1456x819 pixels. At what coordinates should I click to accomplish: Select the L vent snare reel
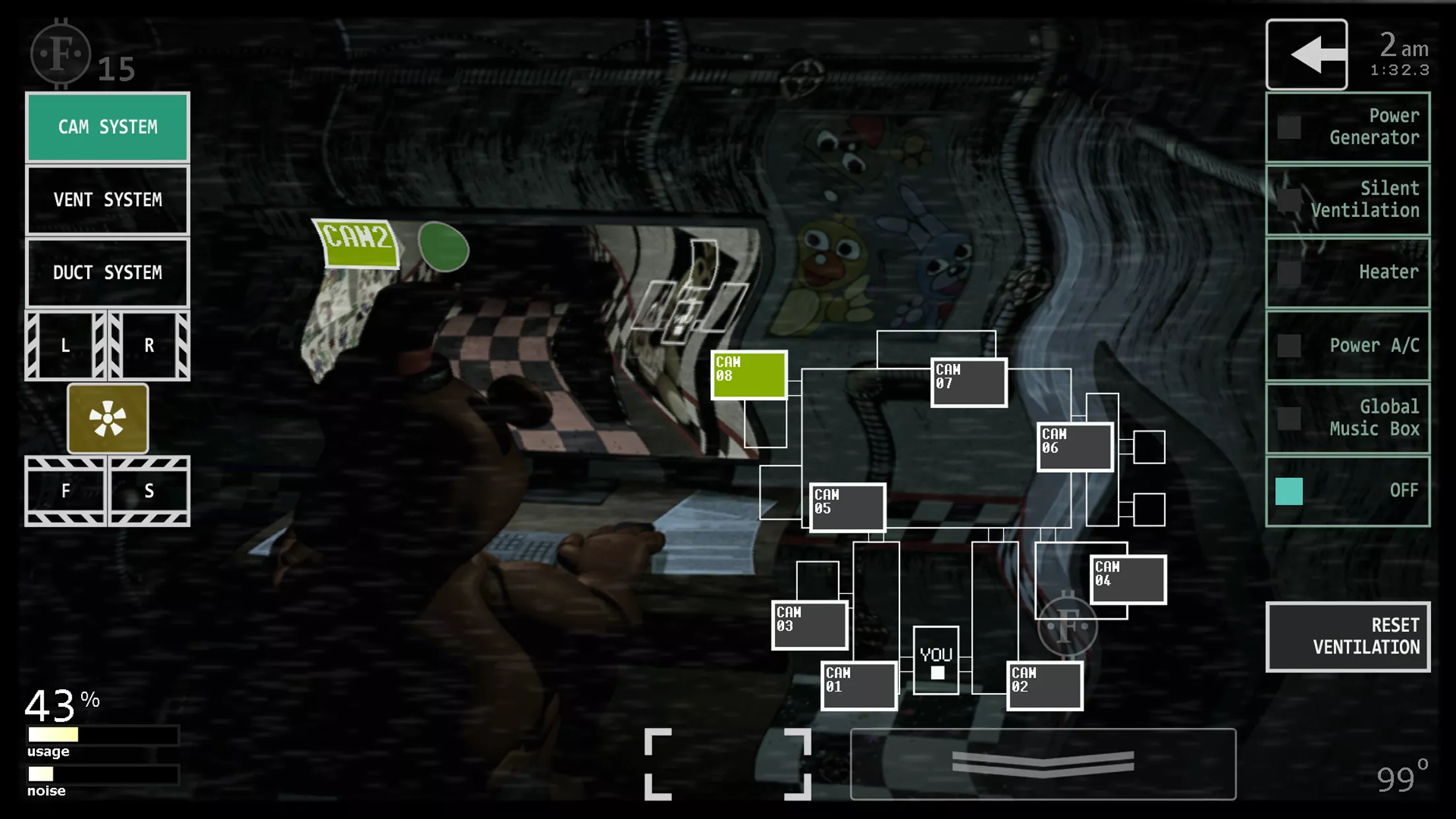pos(65,344)
